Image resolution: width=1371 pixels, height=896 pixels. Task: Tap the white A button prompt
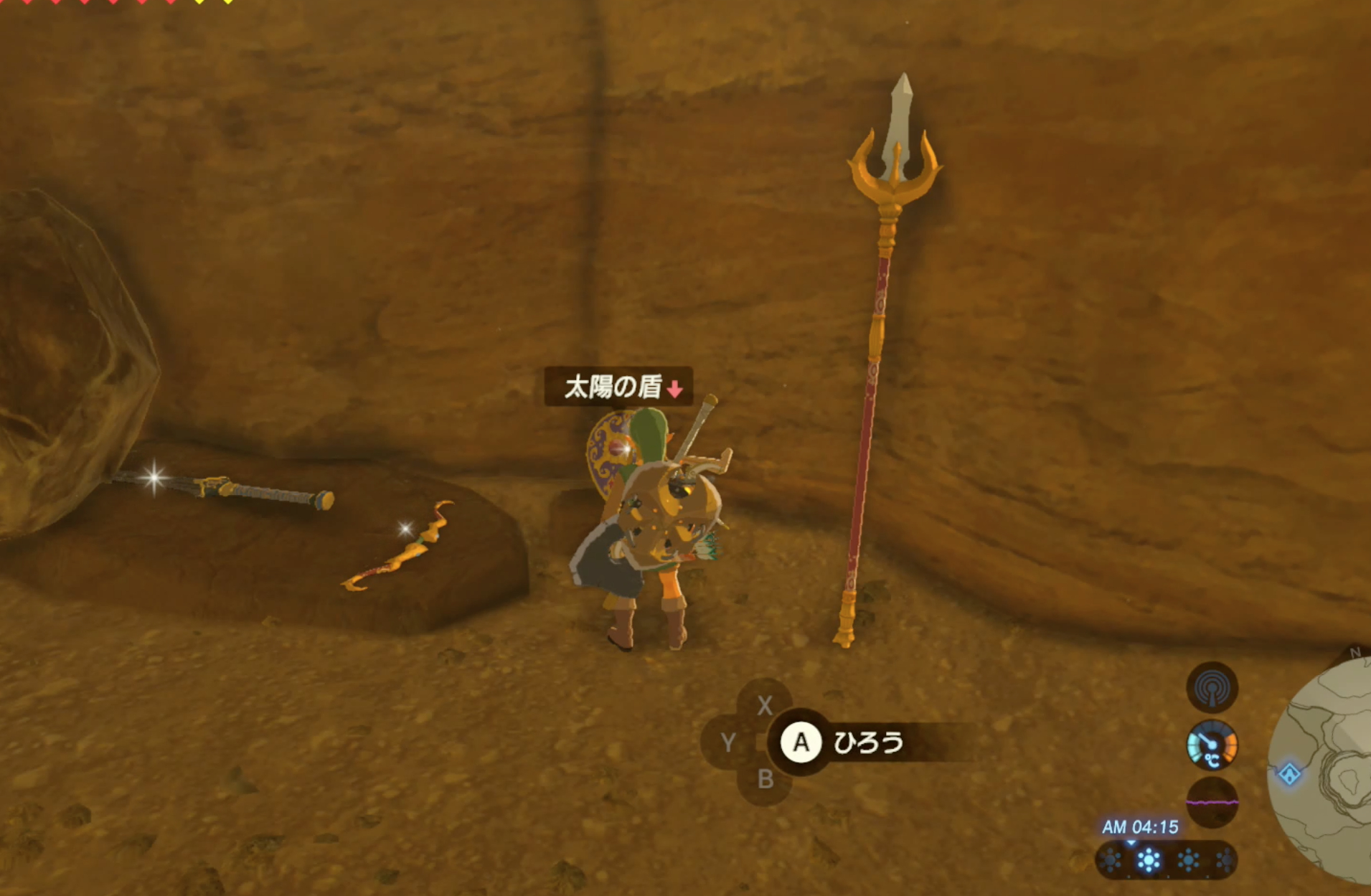click(x=801, y=743)
